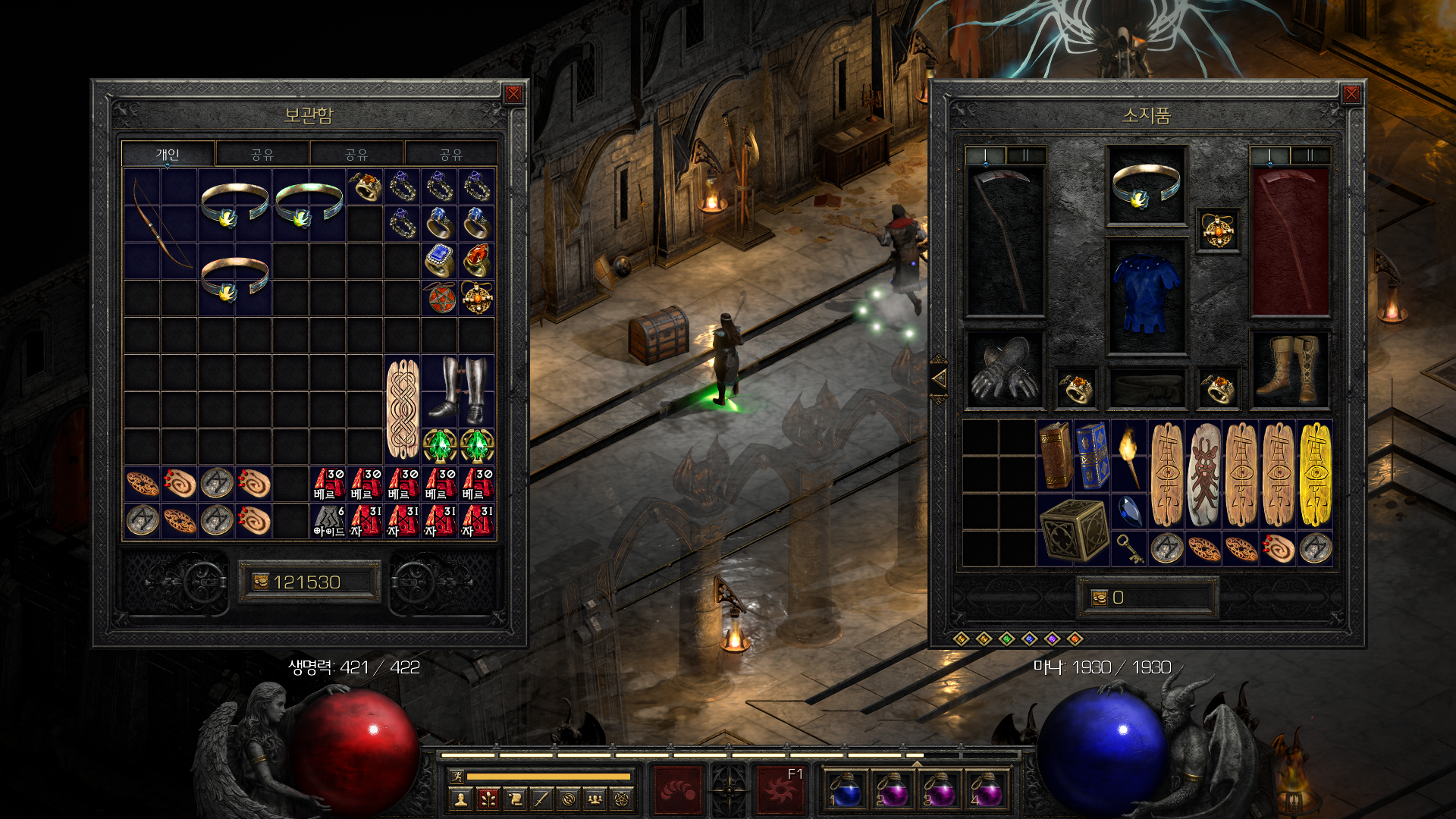
Task: Select the Horadric Cube in the inventory
Action: click(x=1072, y=529)
